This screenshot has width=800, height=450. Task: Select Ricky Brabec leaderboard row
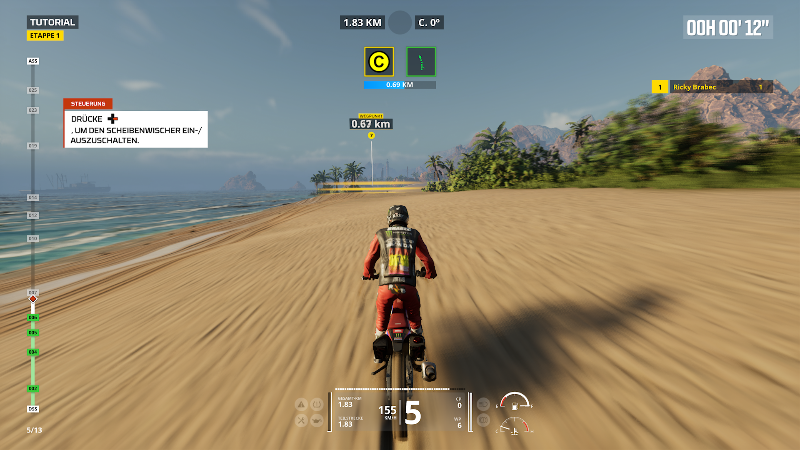pos(712,87)
